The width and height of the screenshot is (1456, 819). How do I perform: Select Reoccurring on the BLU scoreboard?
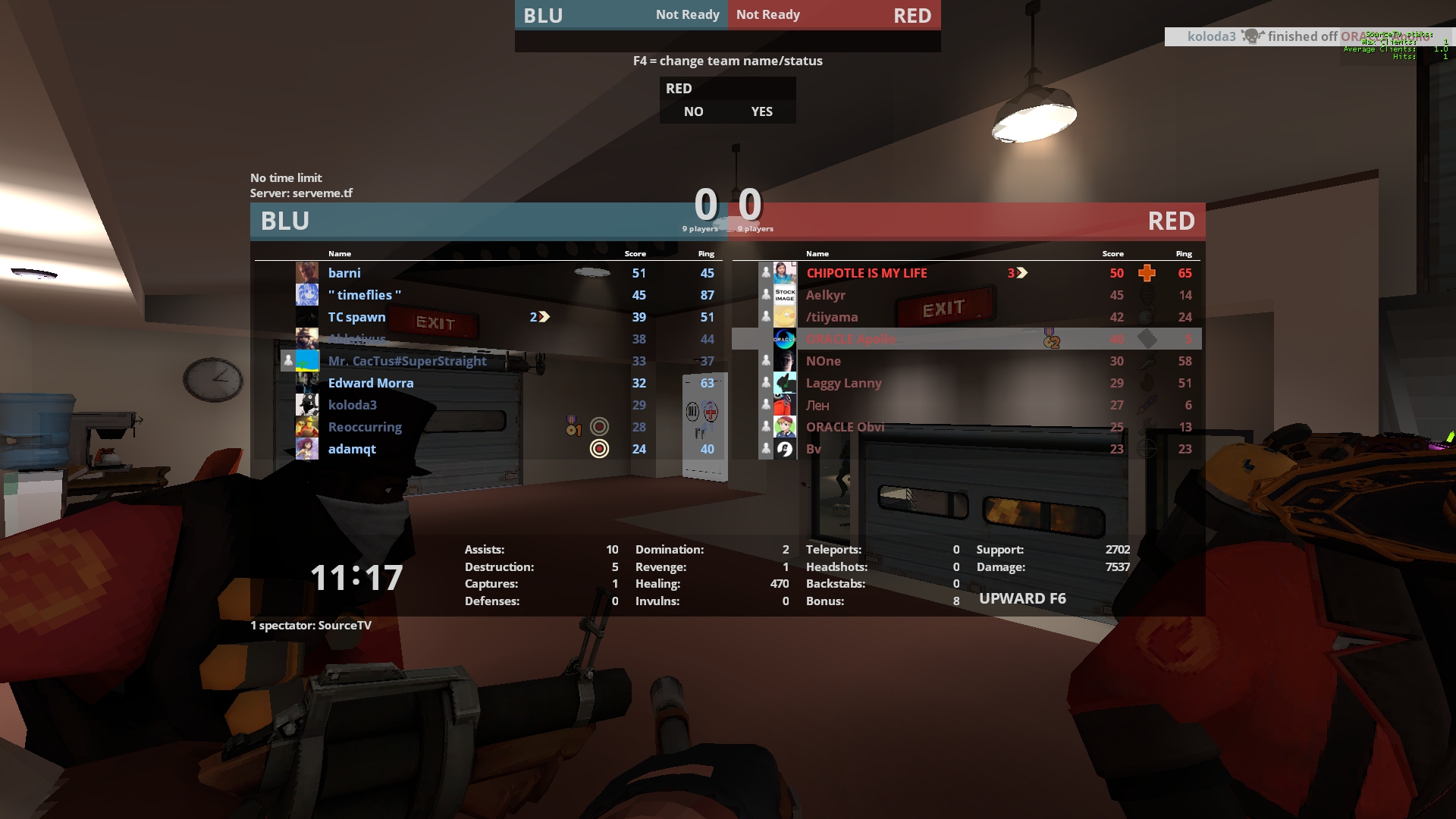tap(365, 427)
